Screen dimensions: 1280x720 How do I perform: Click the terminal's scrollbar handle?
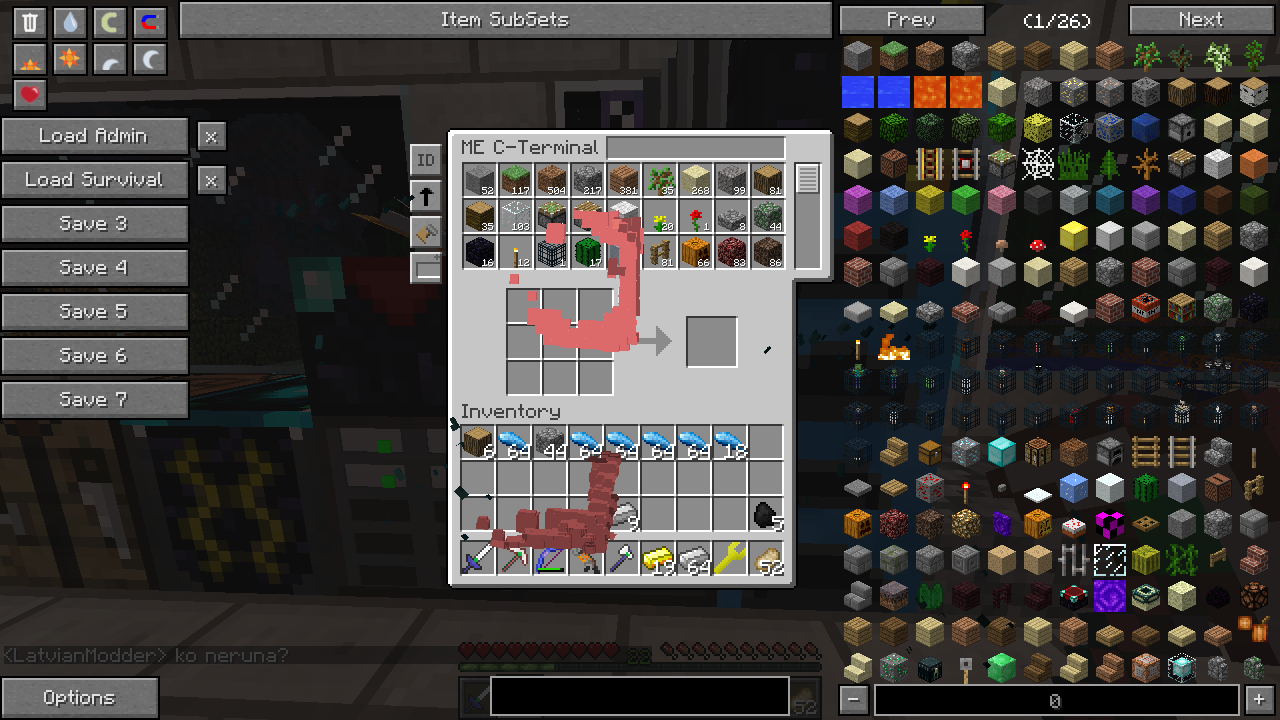tap(807, 179)
